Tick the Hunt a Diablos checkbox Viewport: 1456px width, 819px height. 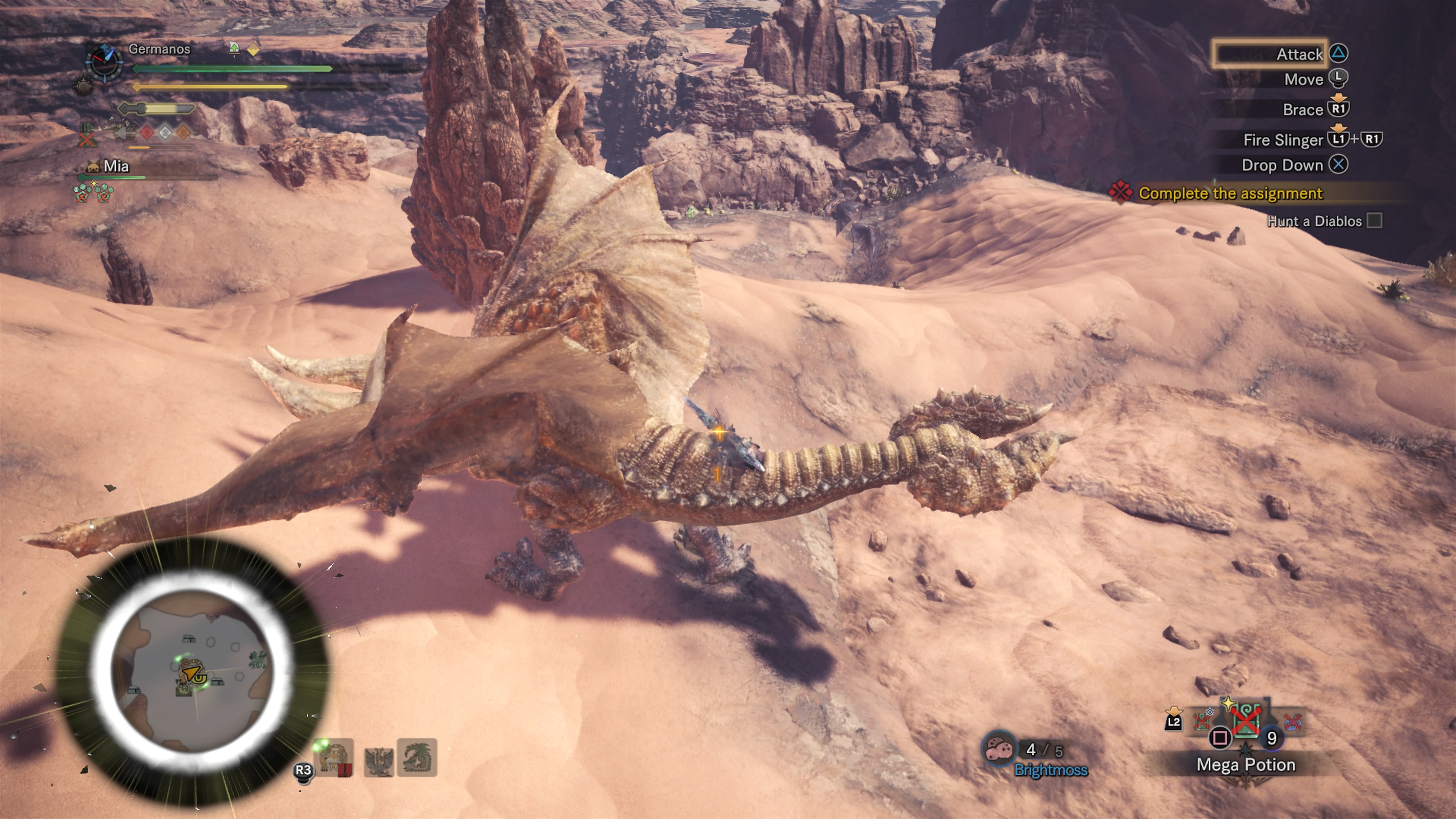1374,220
